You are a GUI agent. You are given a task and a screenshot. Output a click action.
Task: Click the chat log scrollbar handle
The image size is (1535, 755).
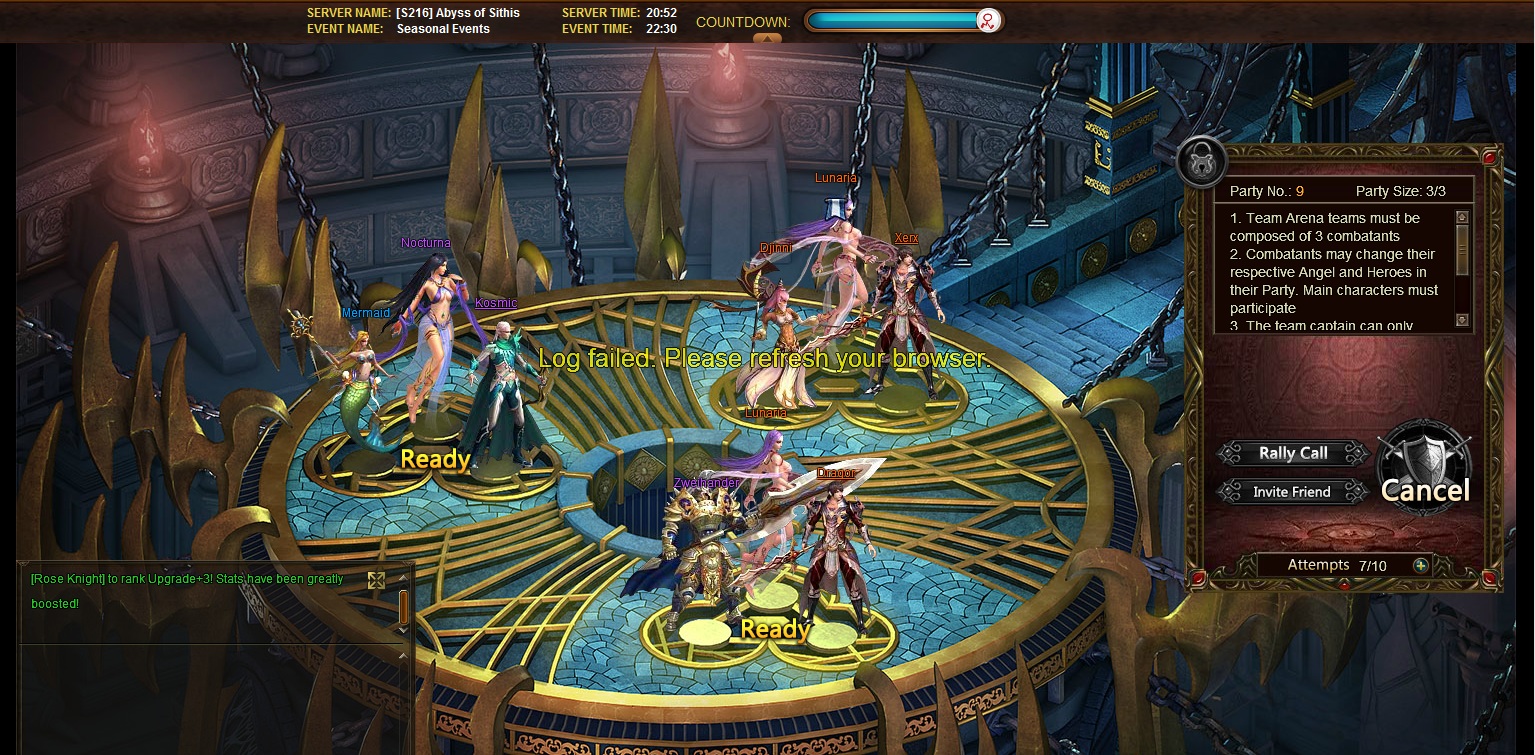coord(403,606)
